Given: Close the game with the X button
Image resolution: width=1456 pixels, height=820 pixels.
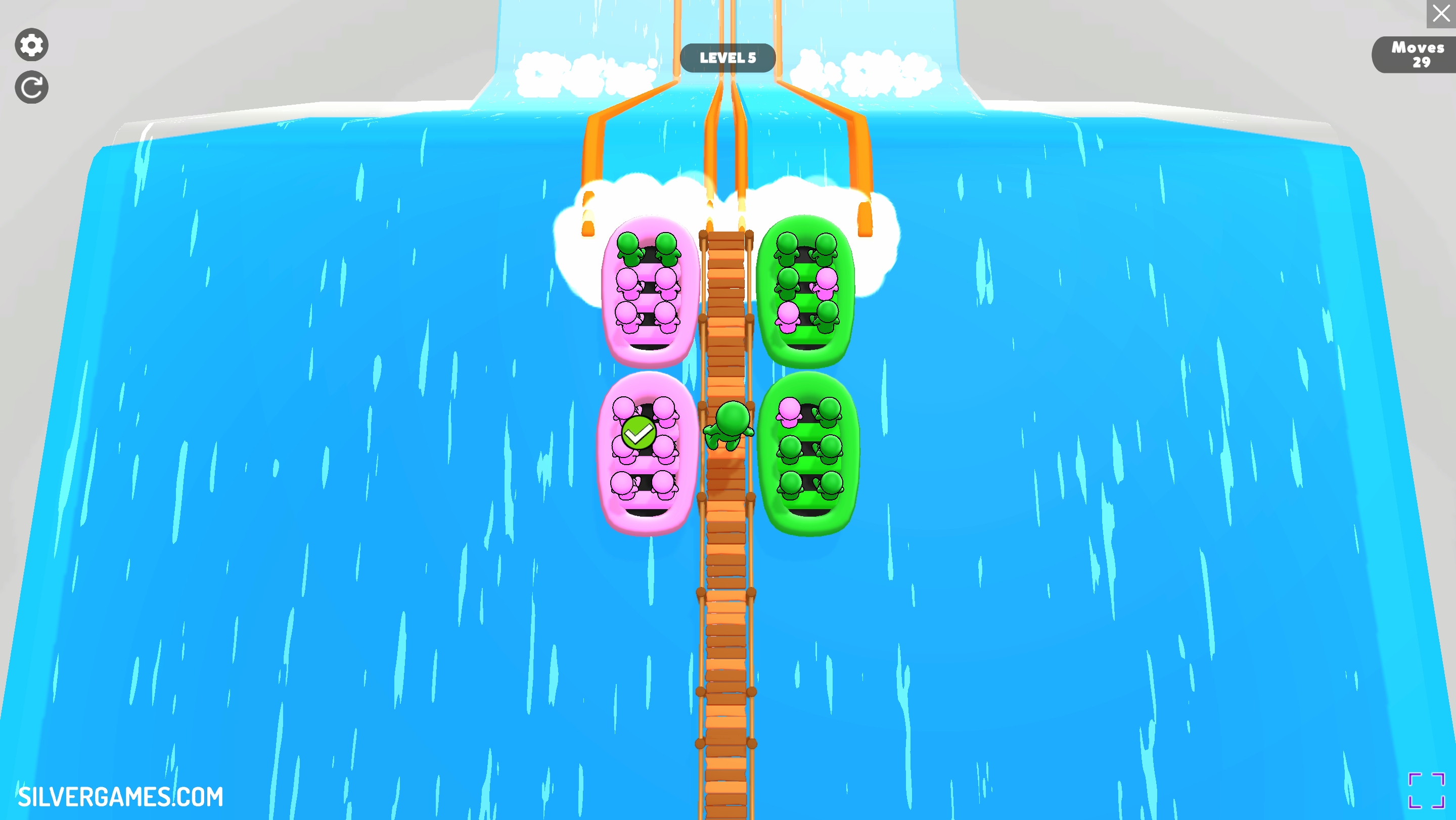Looking at the screenshot, I should click(x=1441, y=14).
